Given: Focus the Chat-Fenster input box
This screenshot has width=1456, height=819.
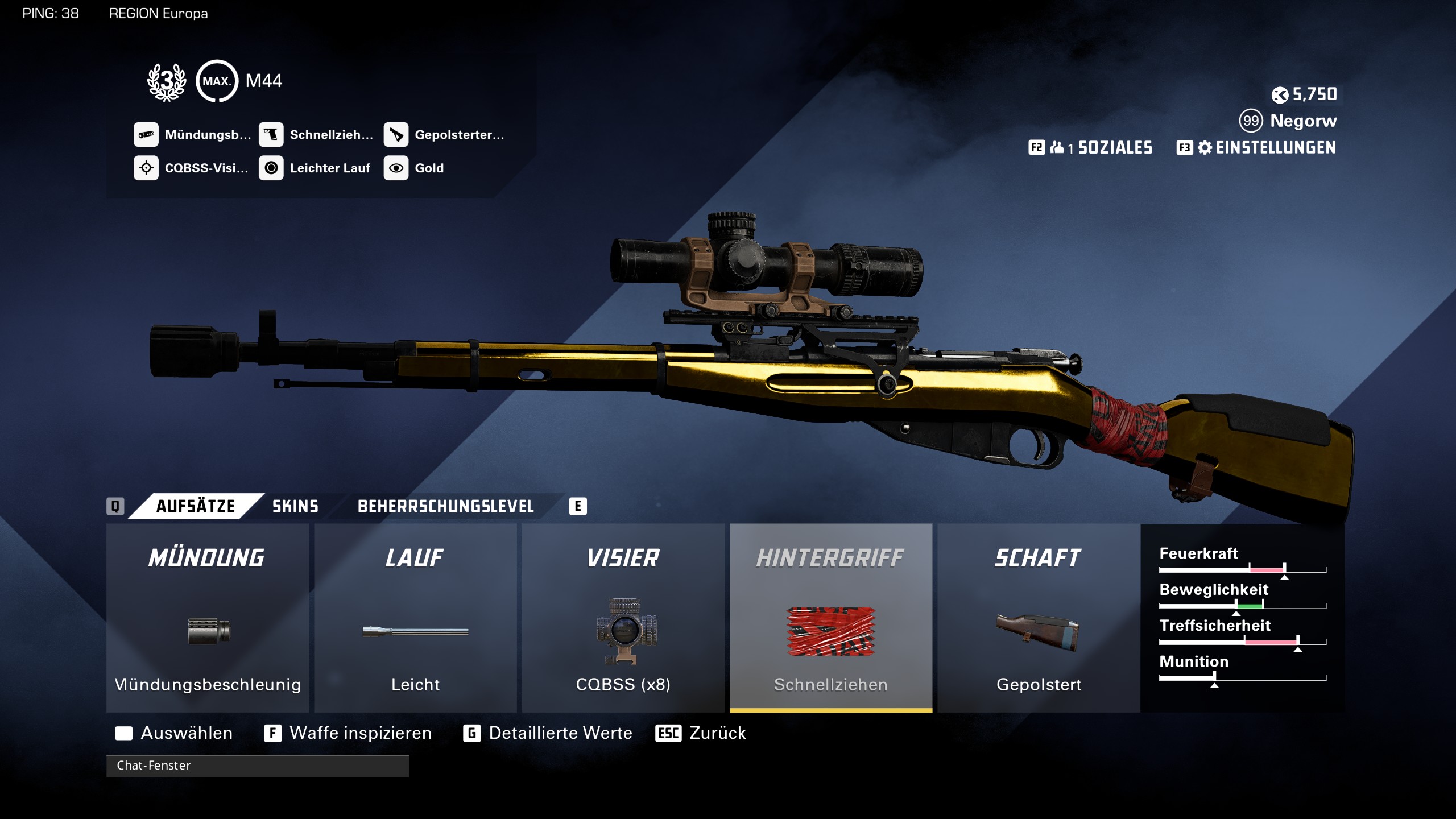Looking at the screenshot, I should 257,766.
